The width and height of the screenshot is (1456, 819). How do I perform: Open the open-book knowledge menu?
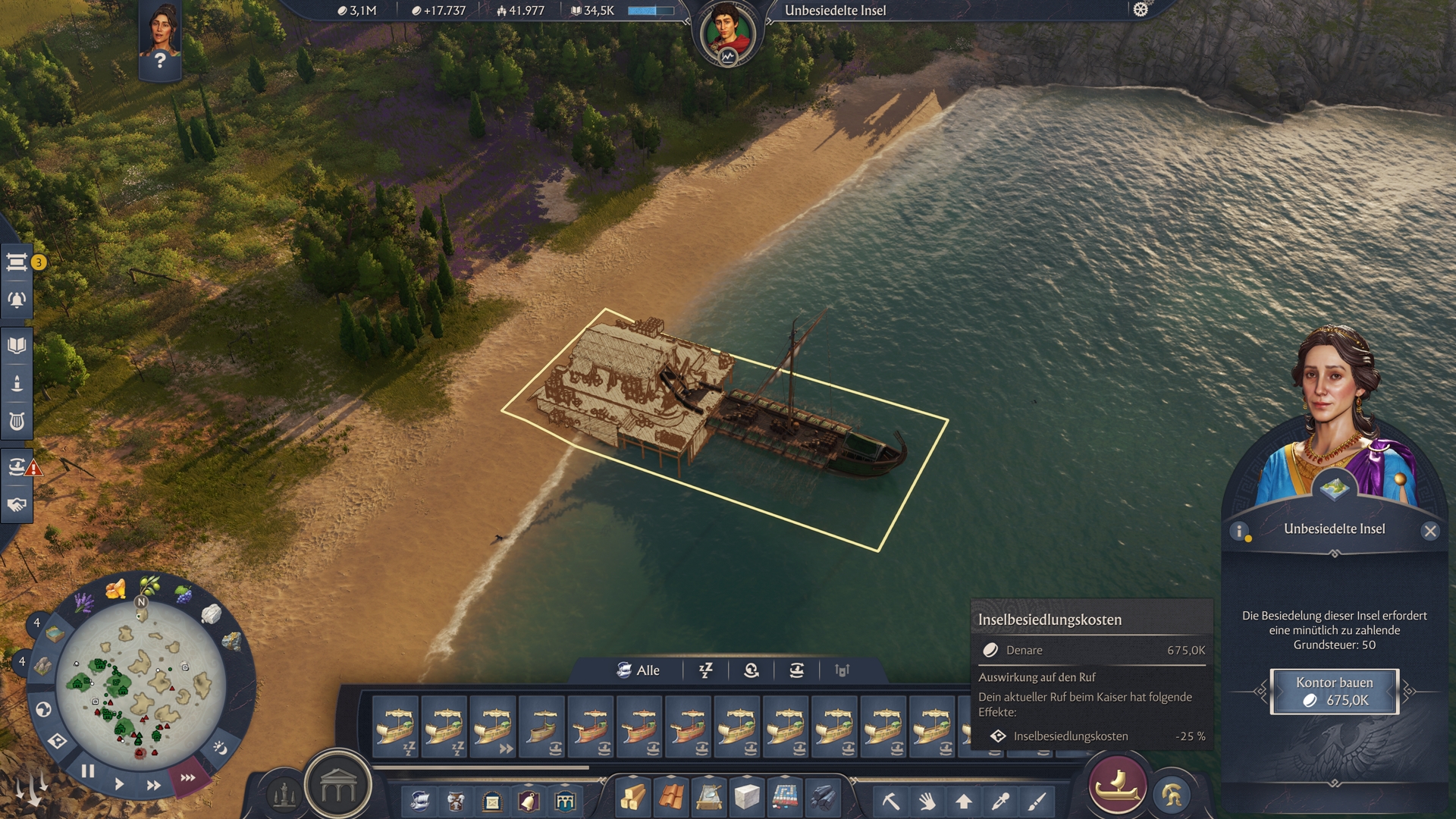point(17,346)
